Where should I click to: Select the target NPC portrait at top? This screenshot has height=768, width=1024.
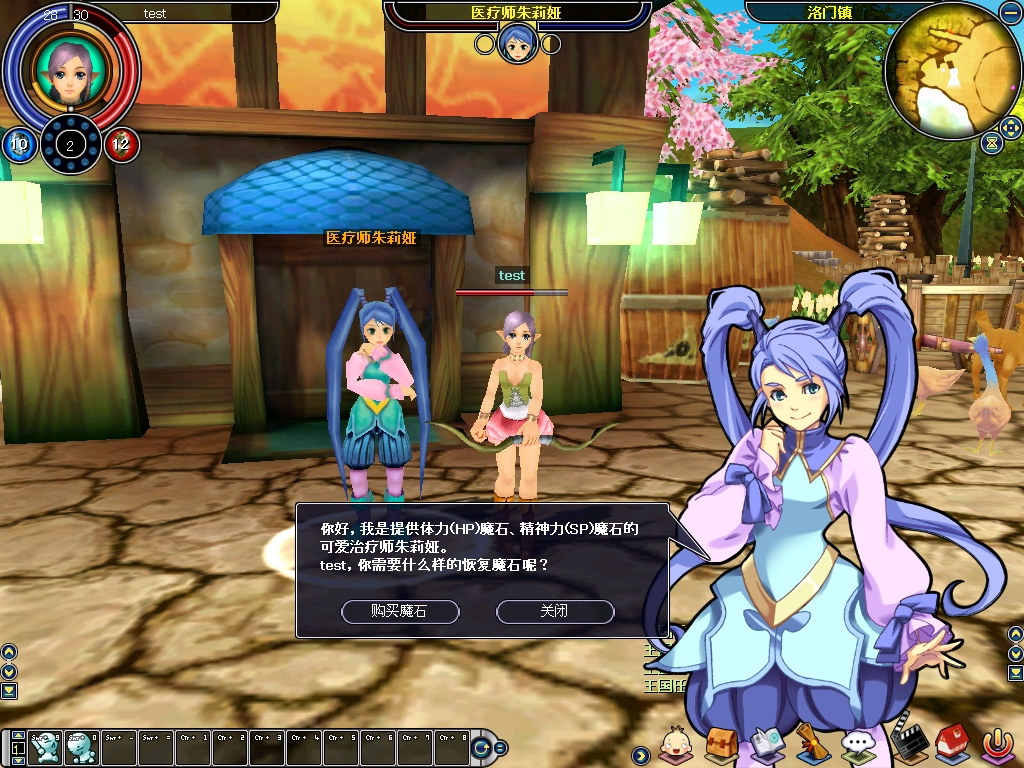pos(517,43)
